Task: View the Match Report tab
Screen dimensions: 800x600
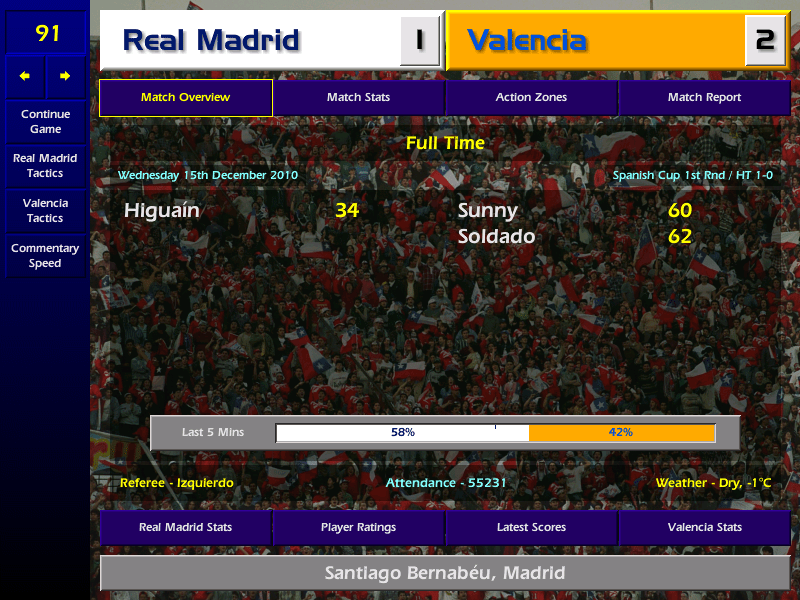Action: [x=704, y=98]
